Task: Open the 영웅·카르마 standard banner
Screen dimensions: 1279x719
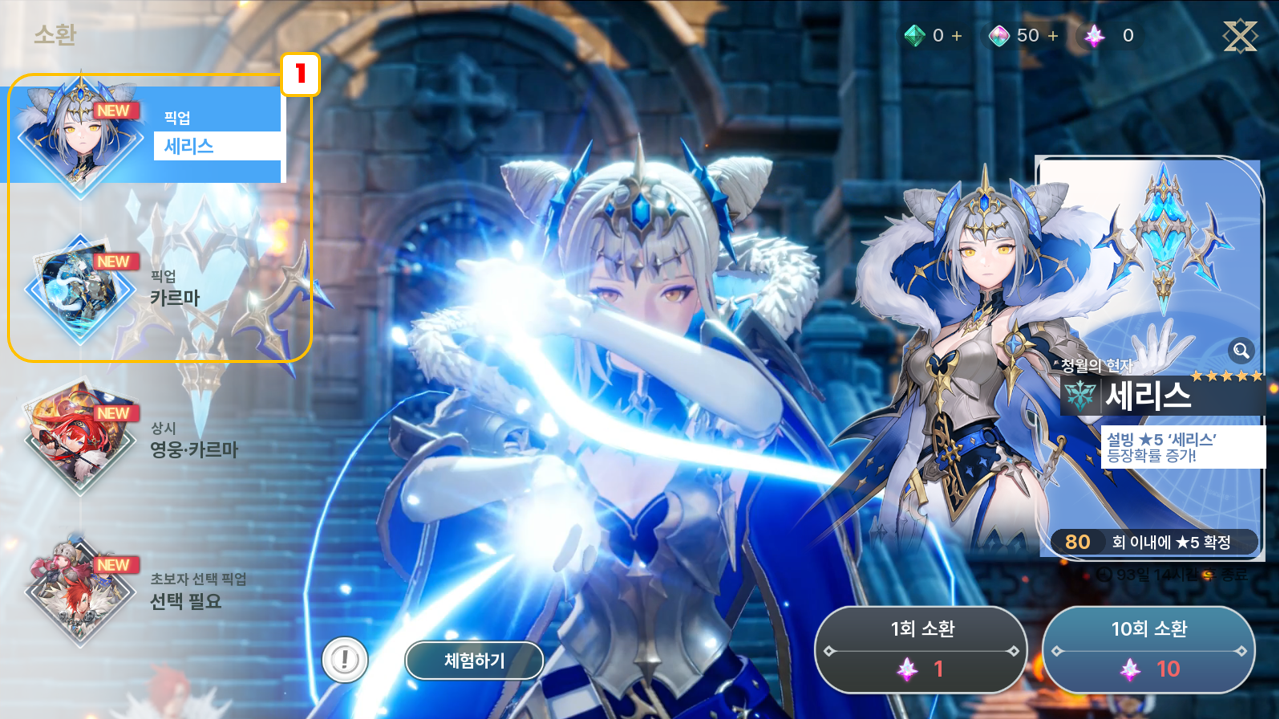Action: coord(150,438)
